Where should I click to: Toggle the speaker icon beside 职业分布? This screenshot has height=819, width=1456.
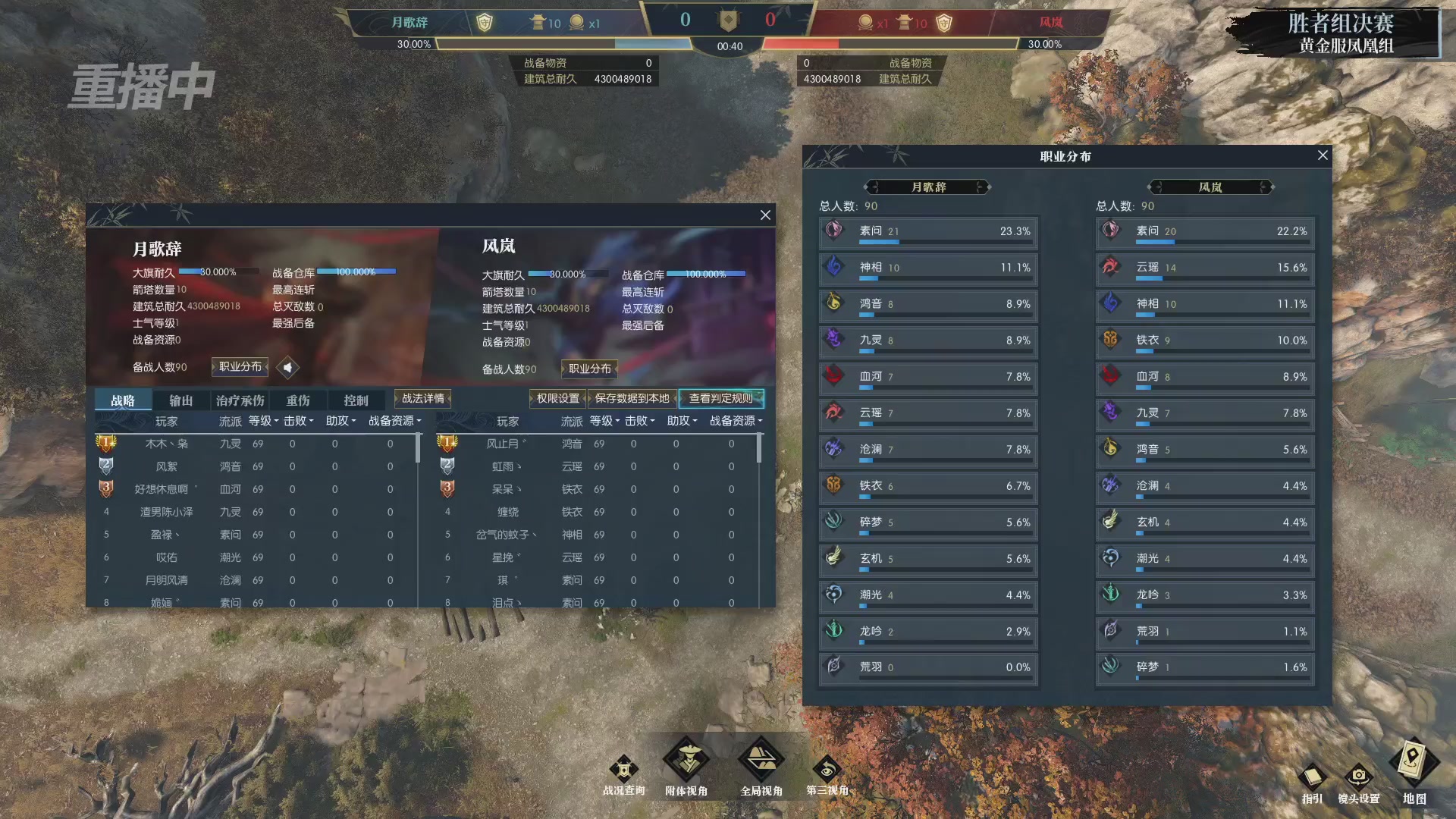pyautogui.click(x=288, y=368)
